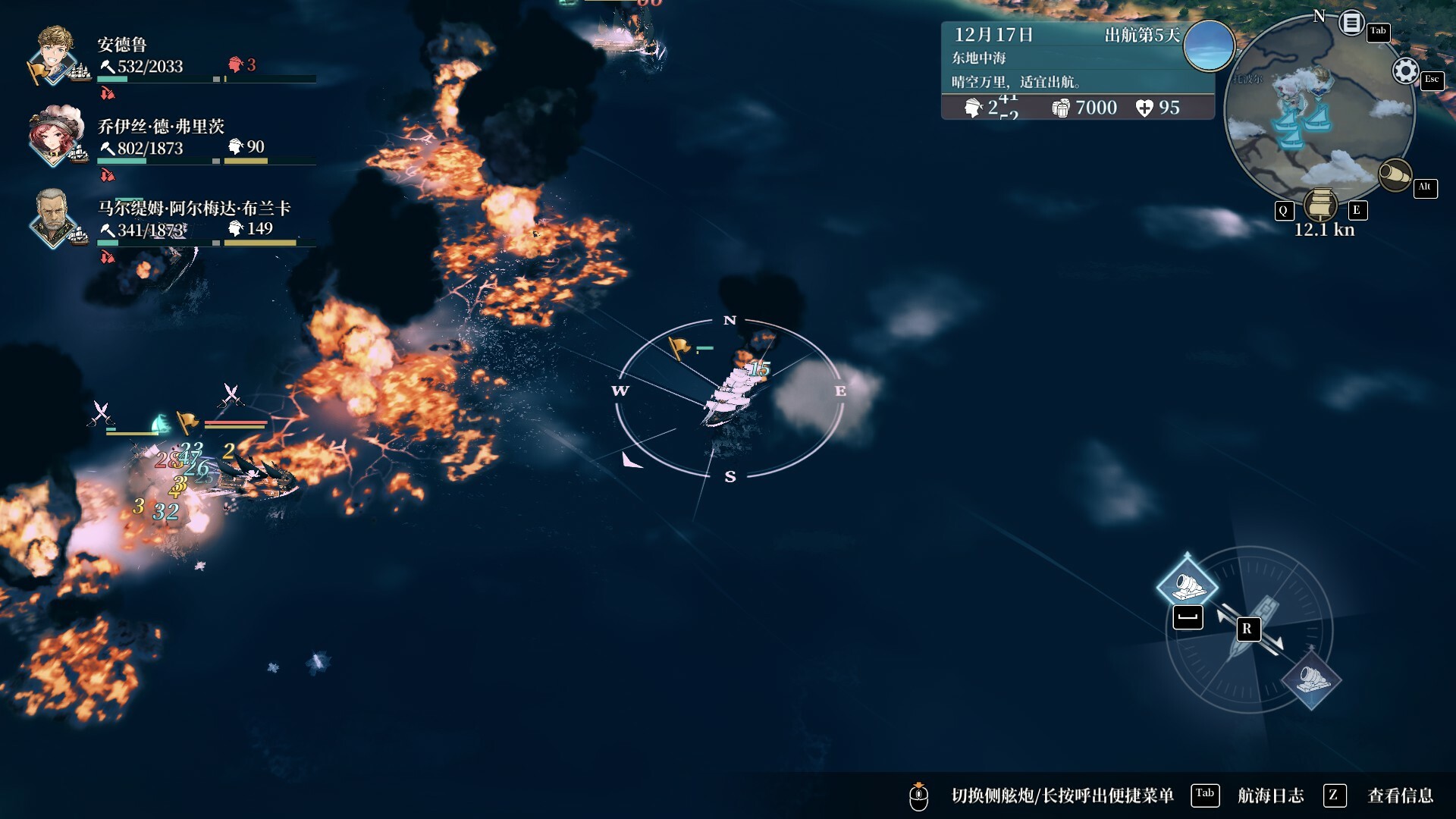This screenshot has width=1456, height=819.
Task: Select the dimmed starboard-side cannon diamond
Action: [x=1312, y=679]
